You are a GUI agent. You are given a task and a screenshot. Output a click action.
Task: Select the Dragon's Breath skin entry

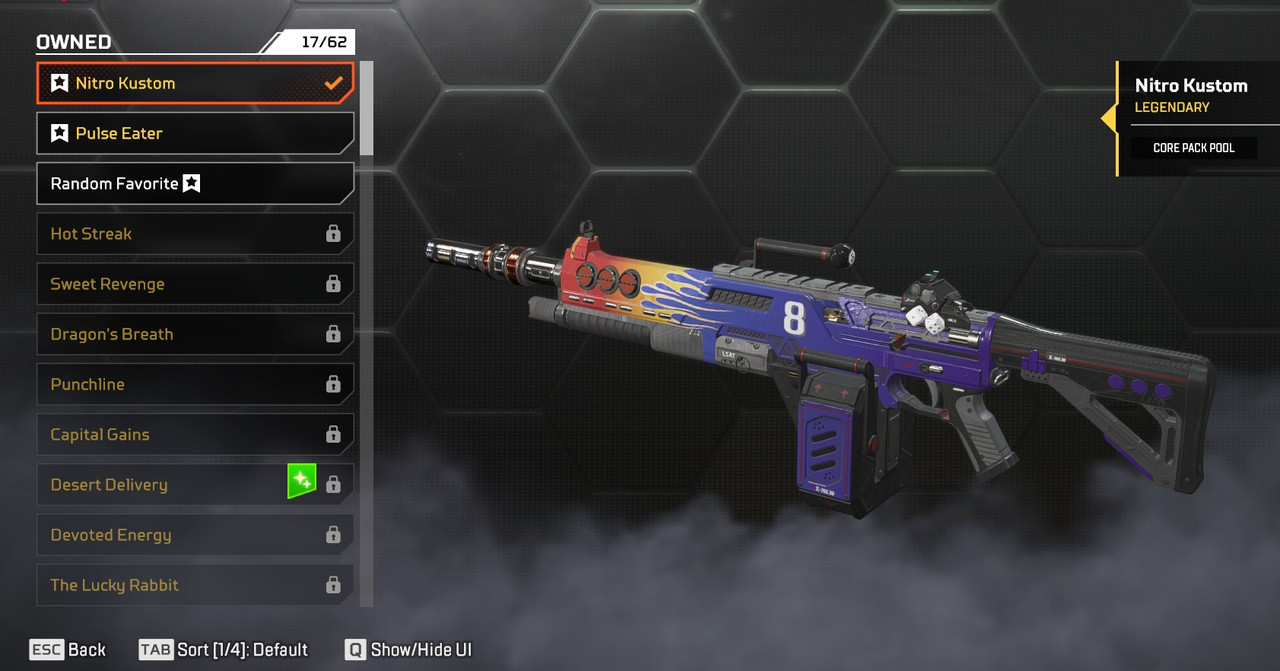coord(195,334)
